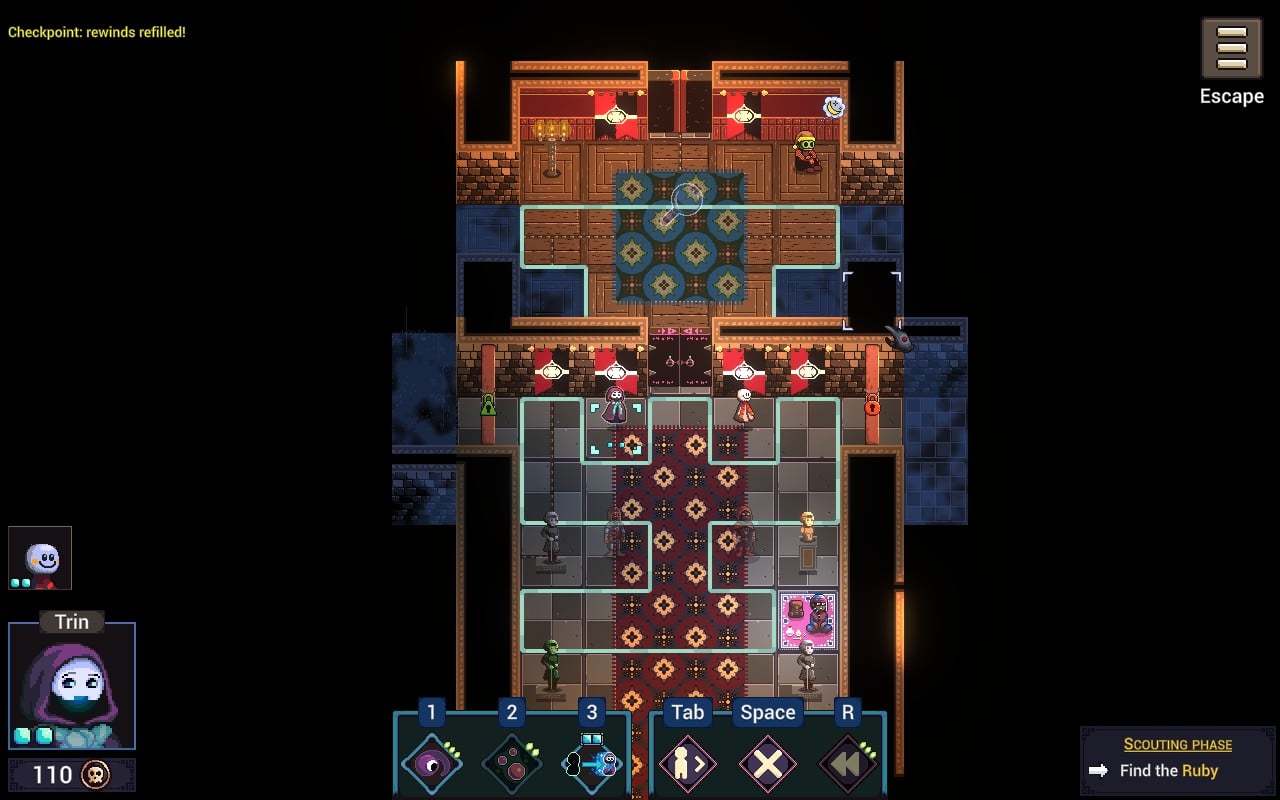The height and width of the screenshot is (800, 1280).
Task: Select the purple eye ability in slot 1
Action: [430, 763]
